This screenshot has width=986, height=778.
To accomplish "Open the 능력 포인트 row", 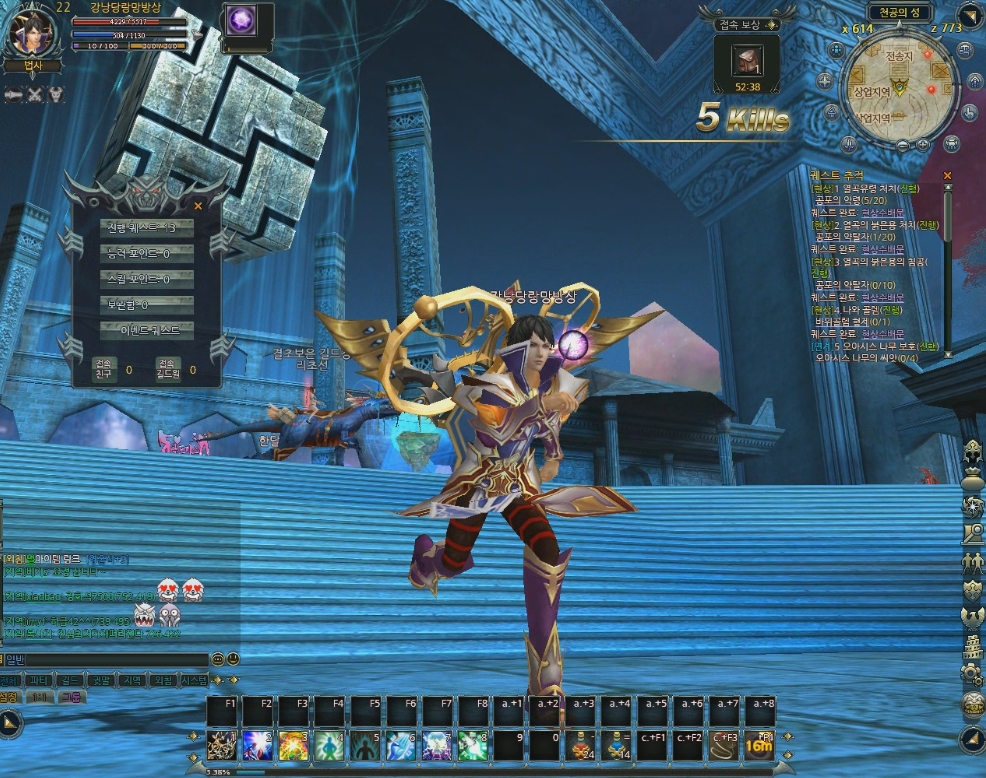I will (x=150, y=254).
